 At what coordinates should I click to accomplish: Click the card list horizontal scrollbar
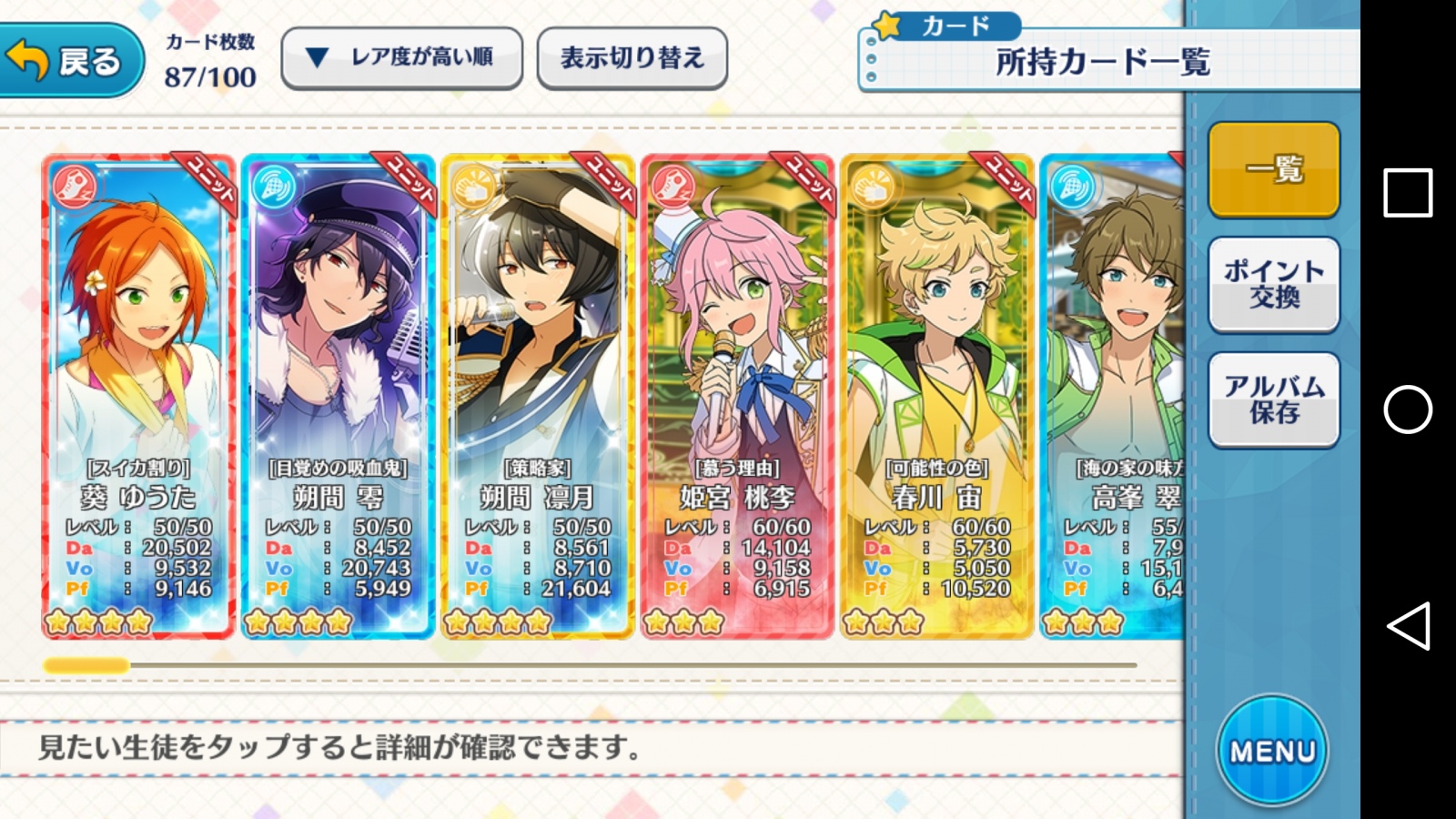tap(590, 666)
